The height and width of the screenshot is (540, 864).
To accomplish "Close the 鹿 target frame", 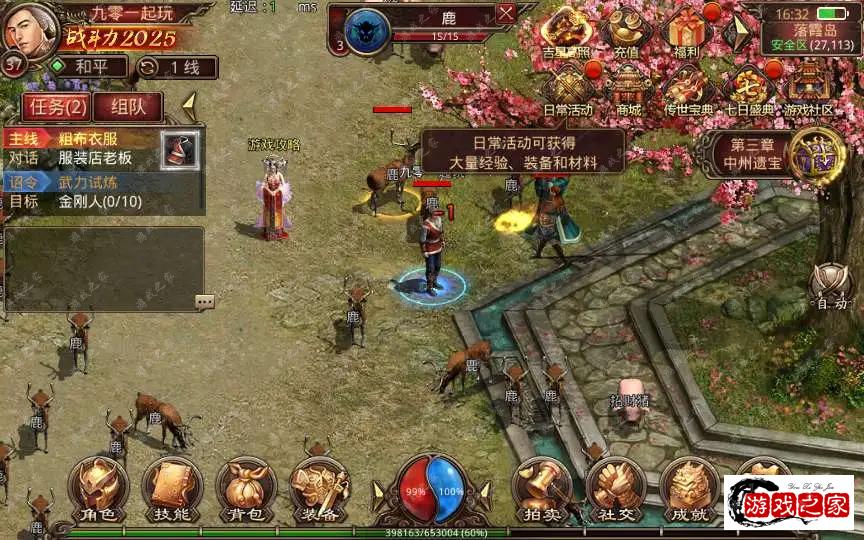I will pos(506,14).
